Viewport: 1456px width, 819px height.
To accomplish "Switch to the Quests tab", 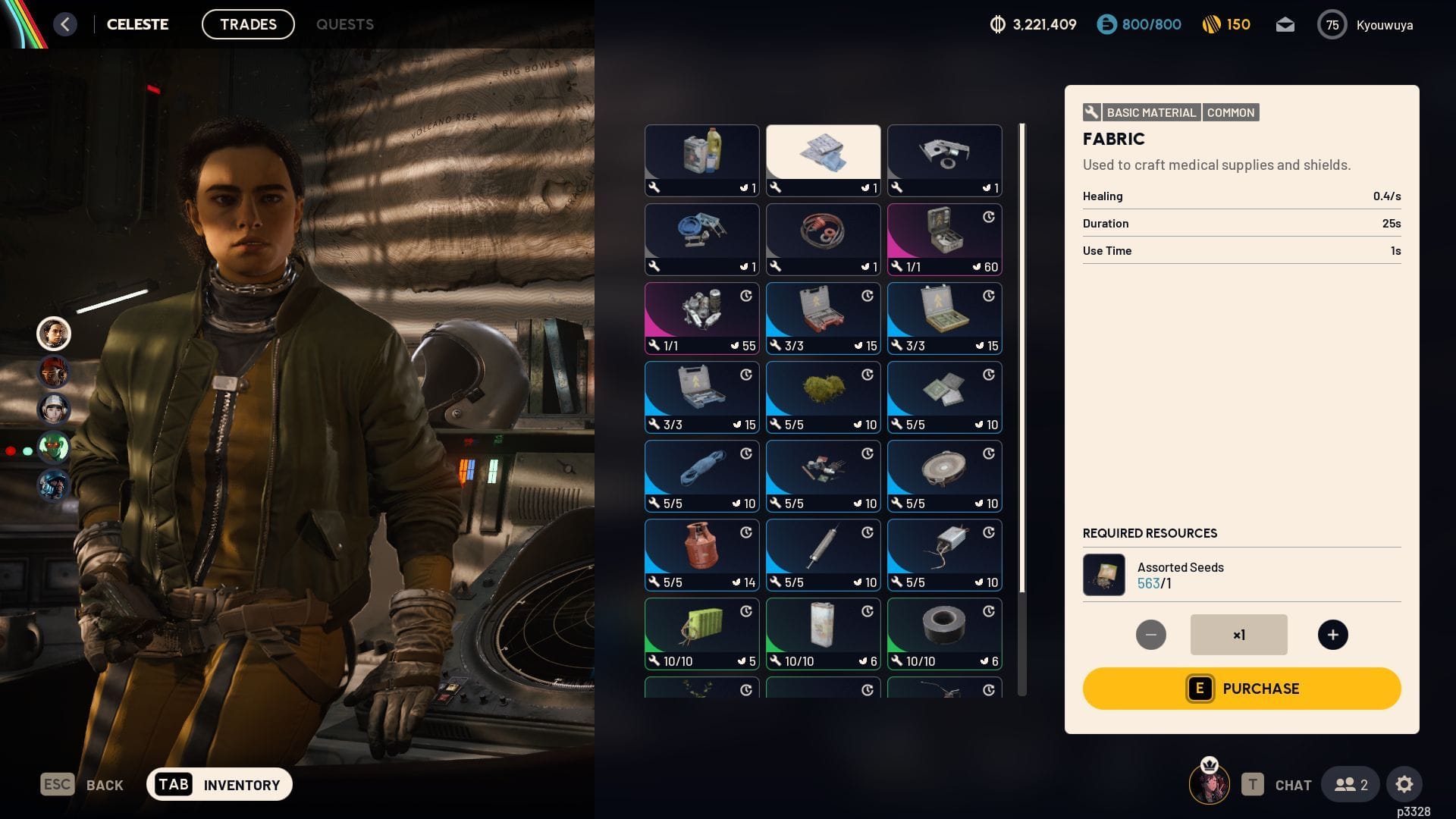I will (x=344, y=24).
